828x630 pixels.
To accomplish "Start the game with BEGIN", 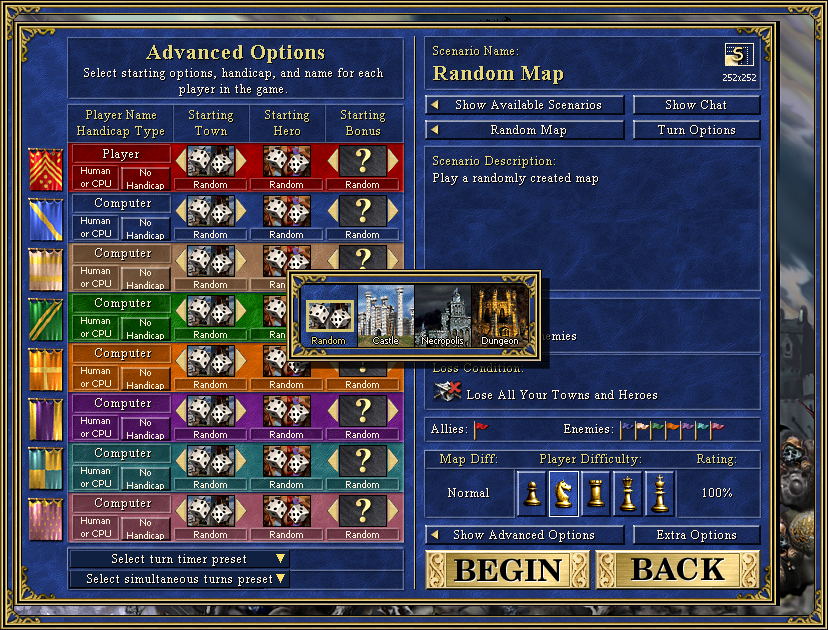I will tap(507, 569).
